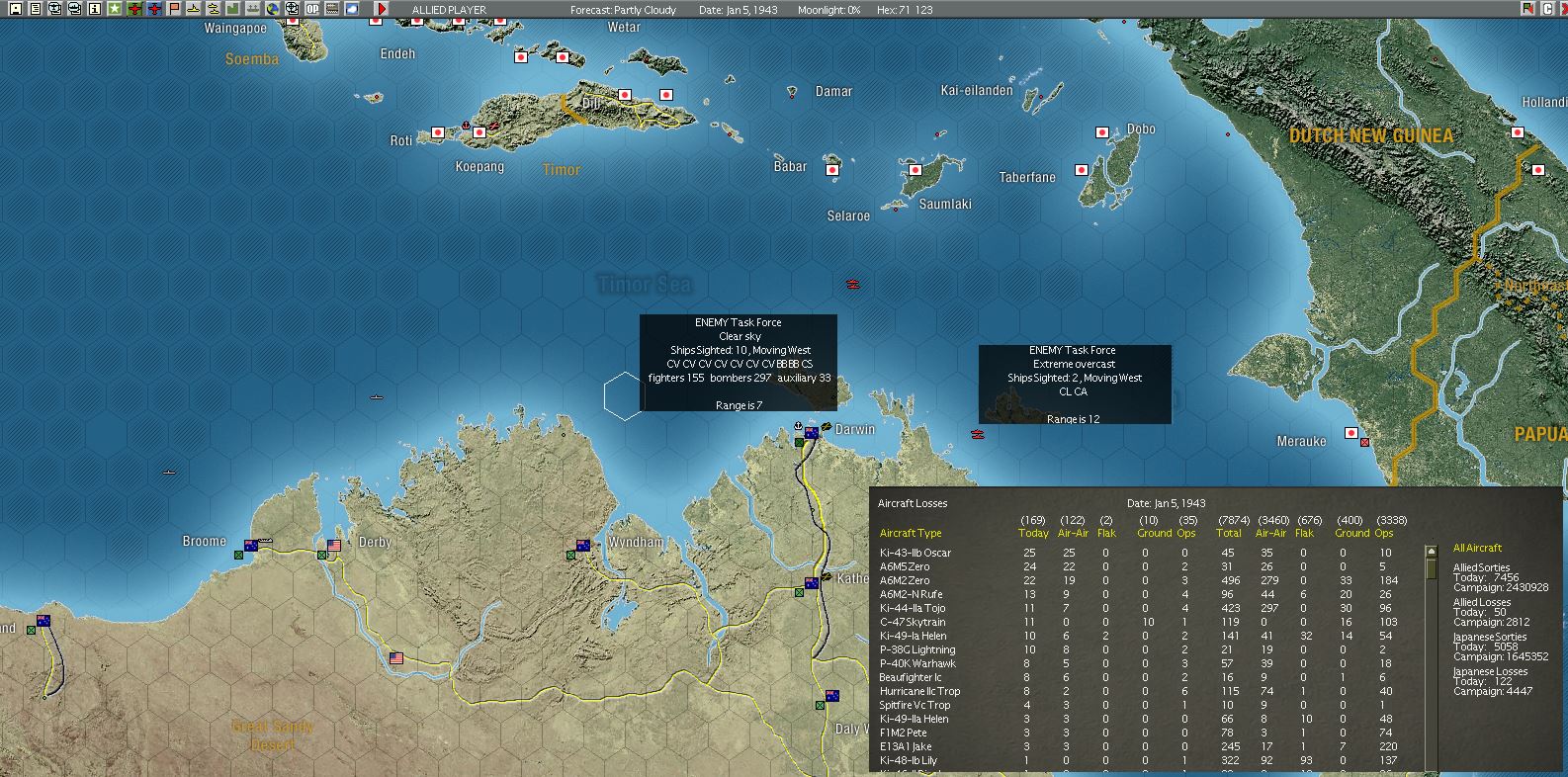This screenshot has width=1568, height=777.
Task: Select the P-38G Lightning row
Action: click(x=917, y=649)
